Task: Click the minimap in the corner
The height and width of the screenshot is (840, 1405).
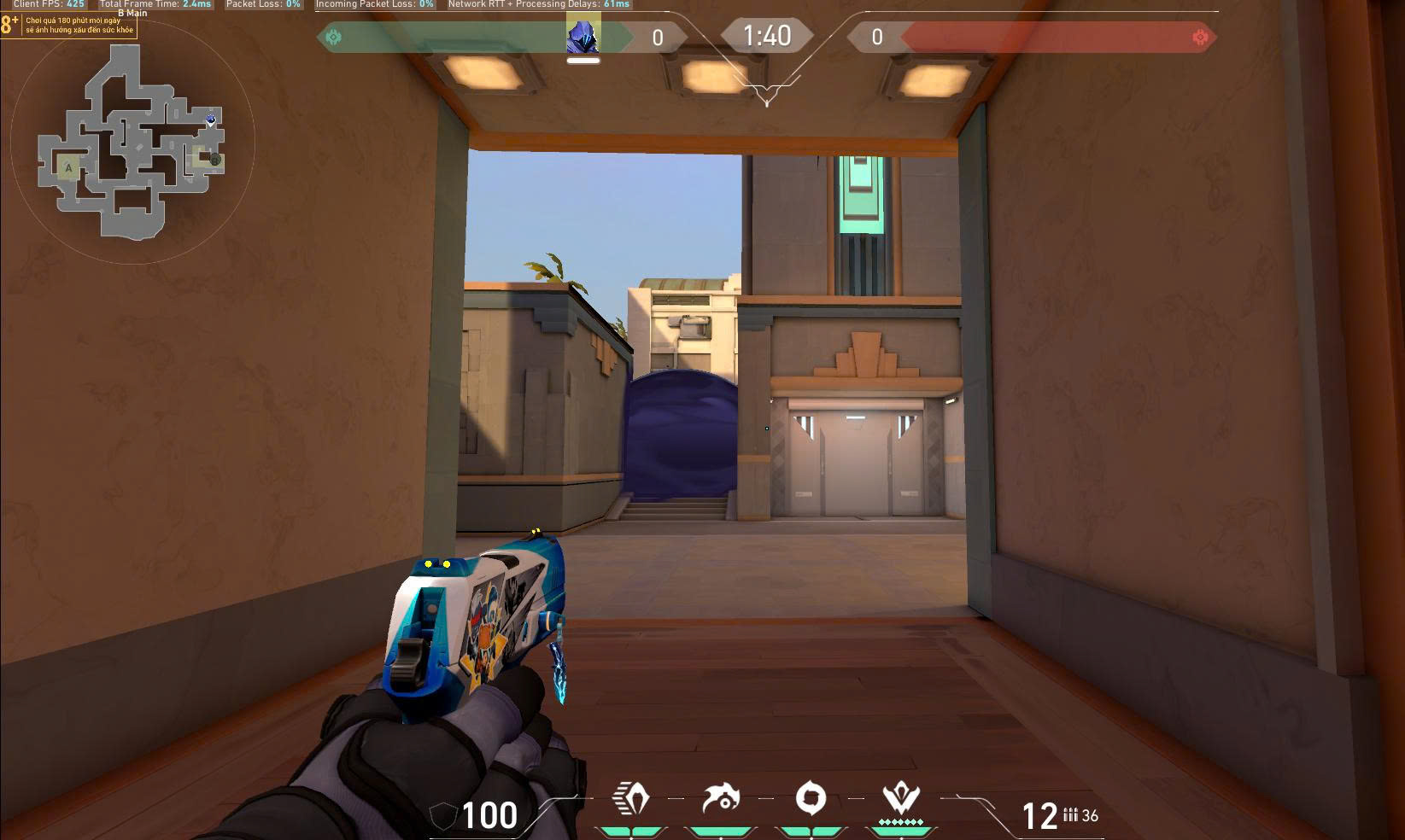Action: coord(132,142)
